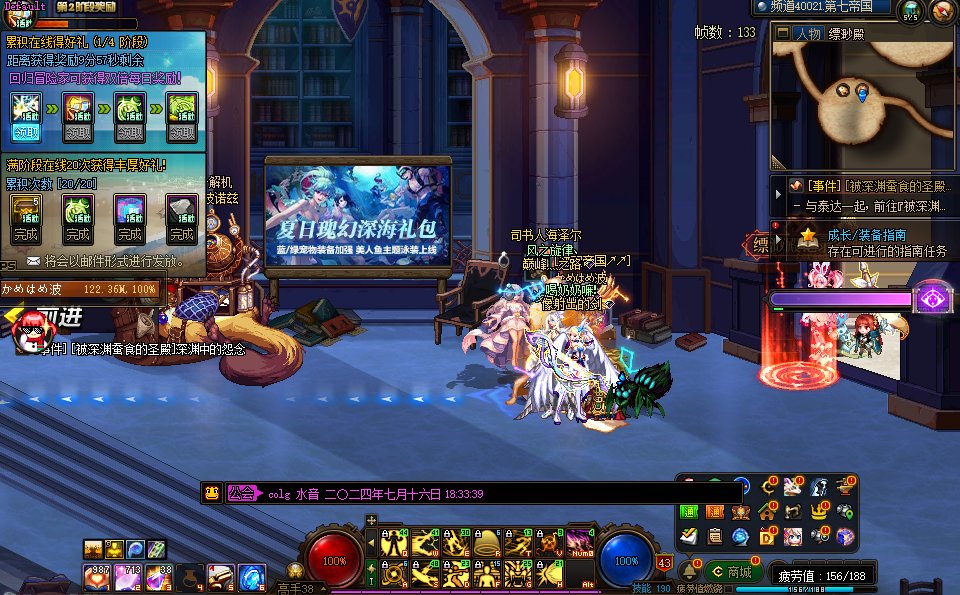Select the purple slash skill on Num0
Image resolution: width=960 pixels, height=595 pixels.
pos(580,543)
